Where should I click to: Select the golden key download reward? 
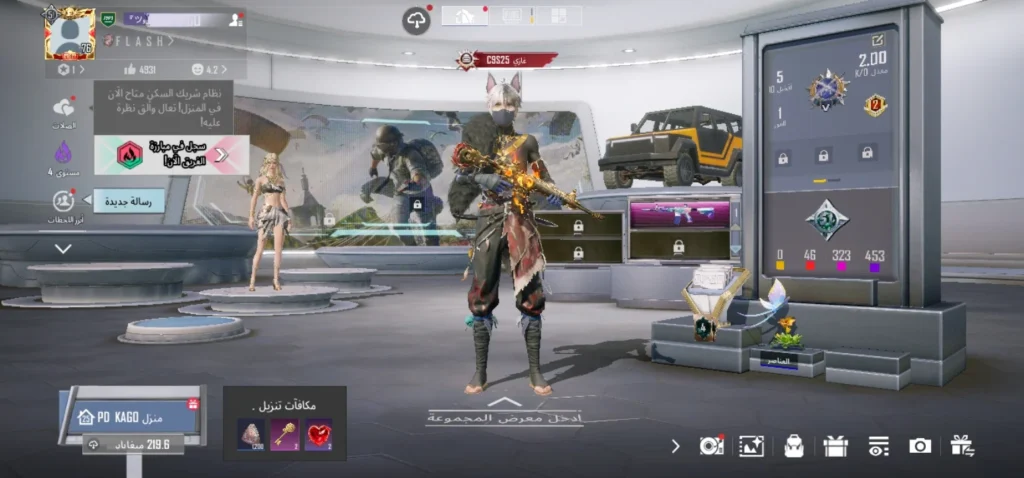click(x=284, y=434)
